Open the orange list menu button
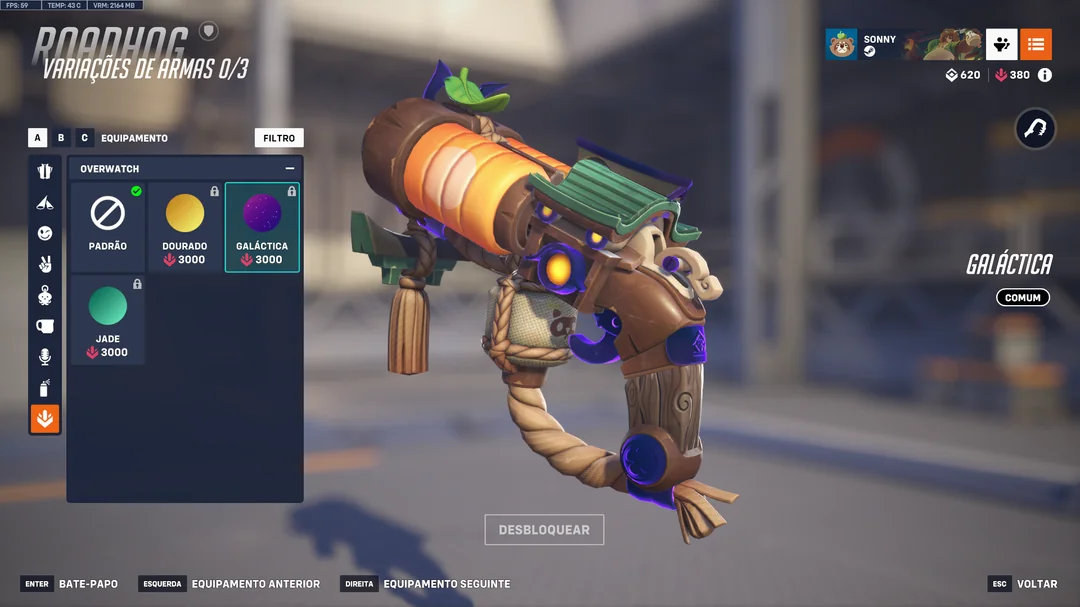1080x607 pixels. 1036,44
